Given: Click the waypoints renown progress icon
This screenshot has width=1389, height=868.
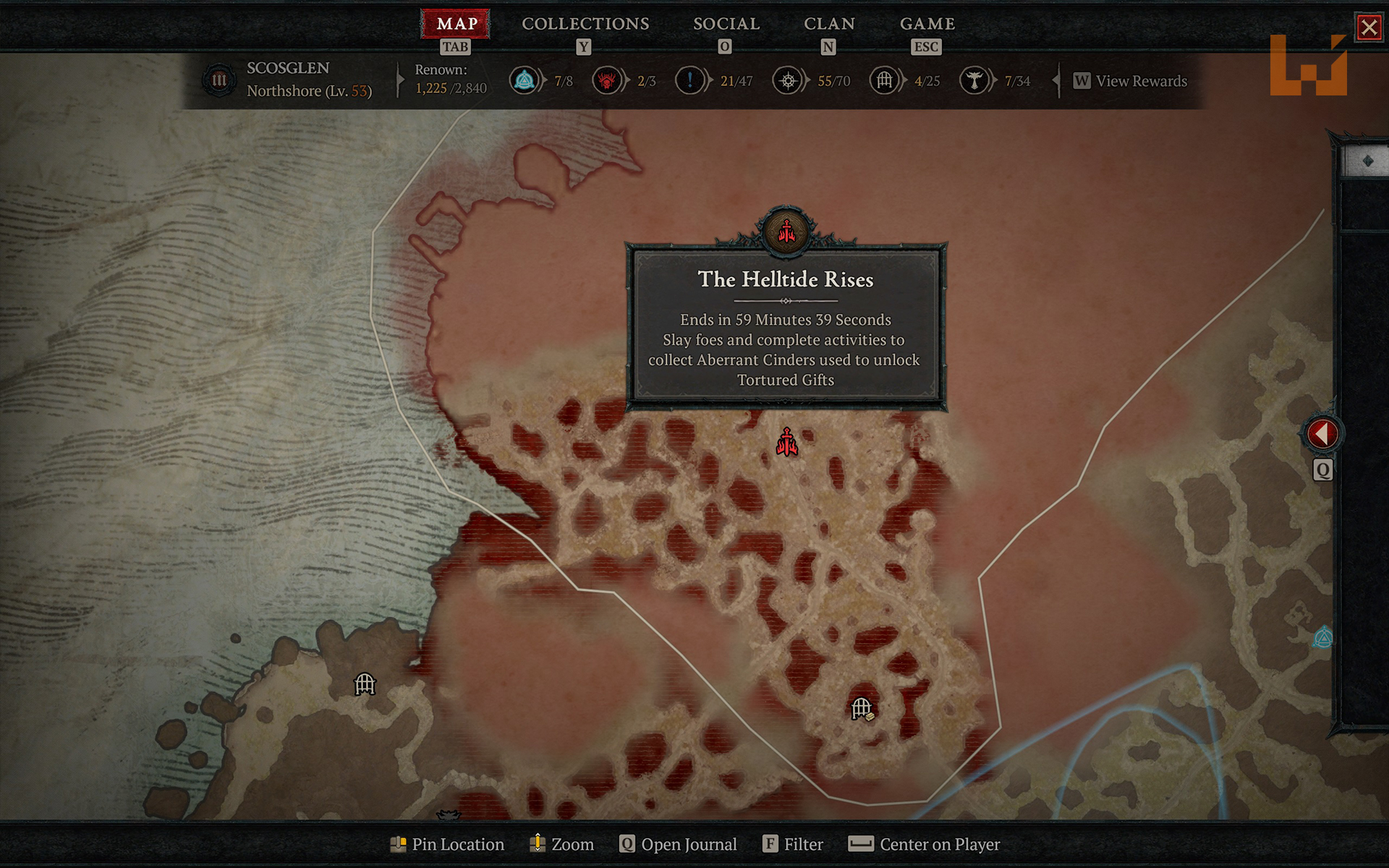Looking at the screenshot, I should pos(524,80).
